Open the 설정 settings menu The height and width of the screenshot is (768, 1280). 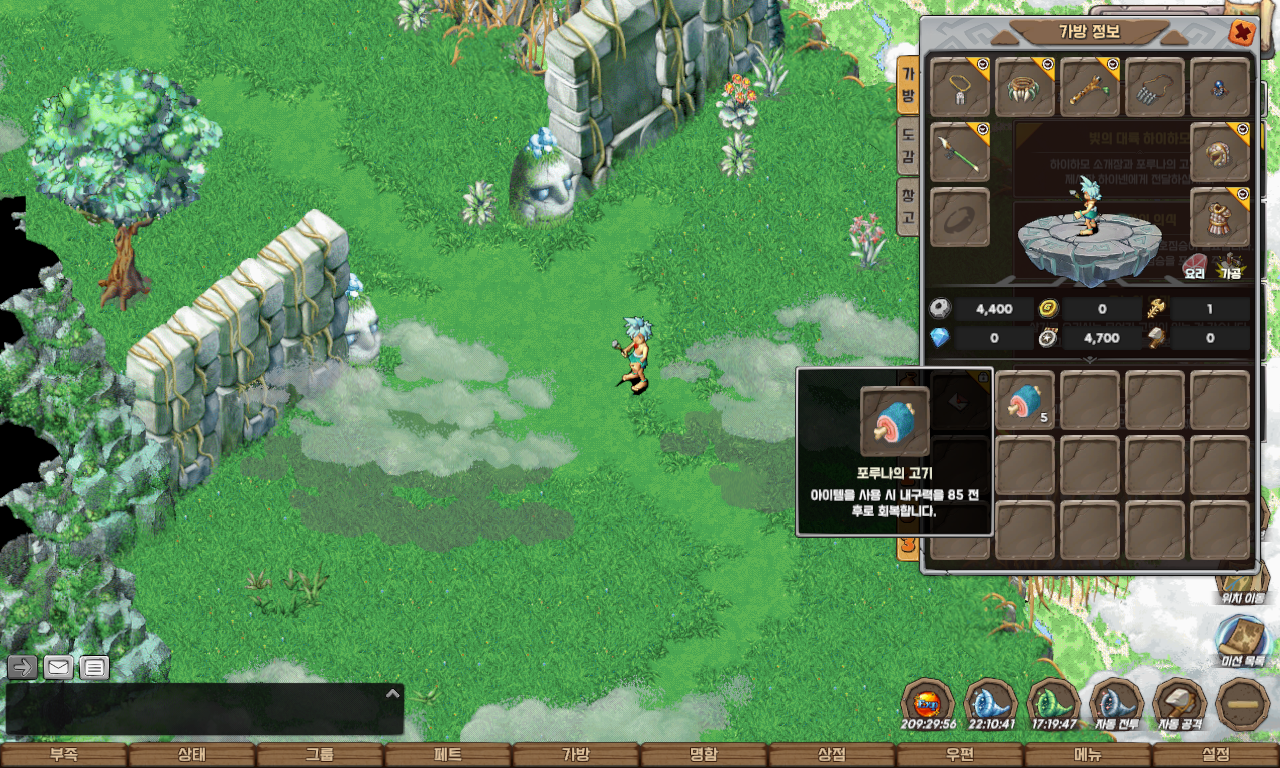1216,755
